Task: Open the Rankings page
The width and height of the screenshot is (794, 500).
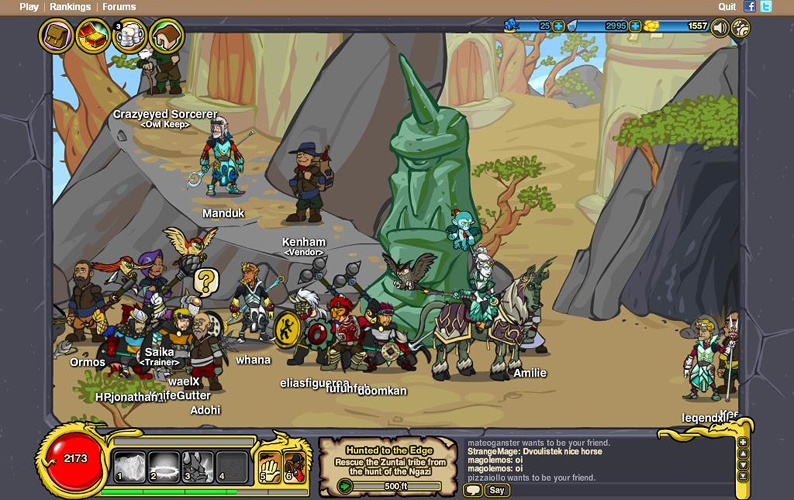Action: click(x=70, y=6)
